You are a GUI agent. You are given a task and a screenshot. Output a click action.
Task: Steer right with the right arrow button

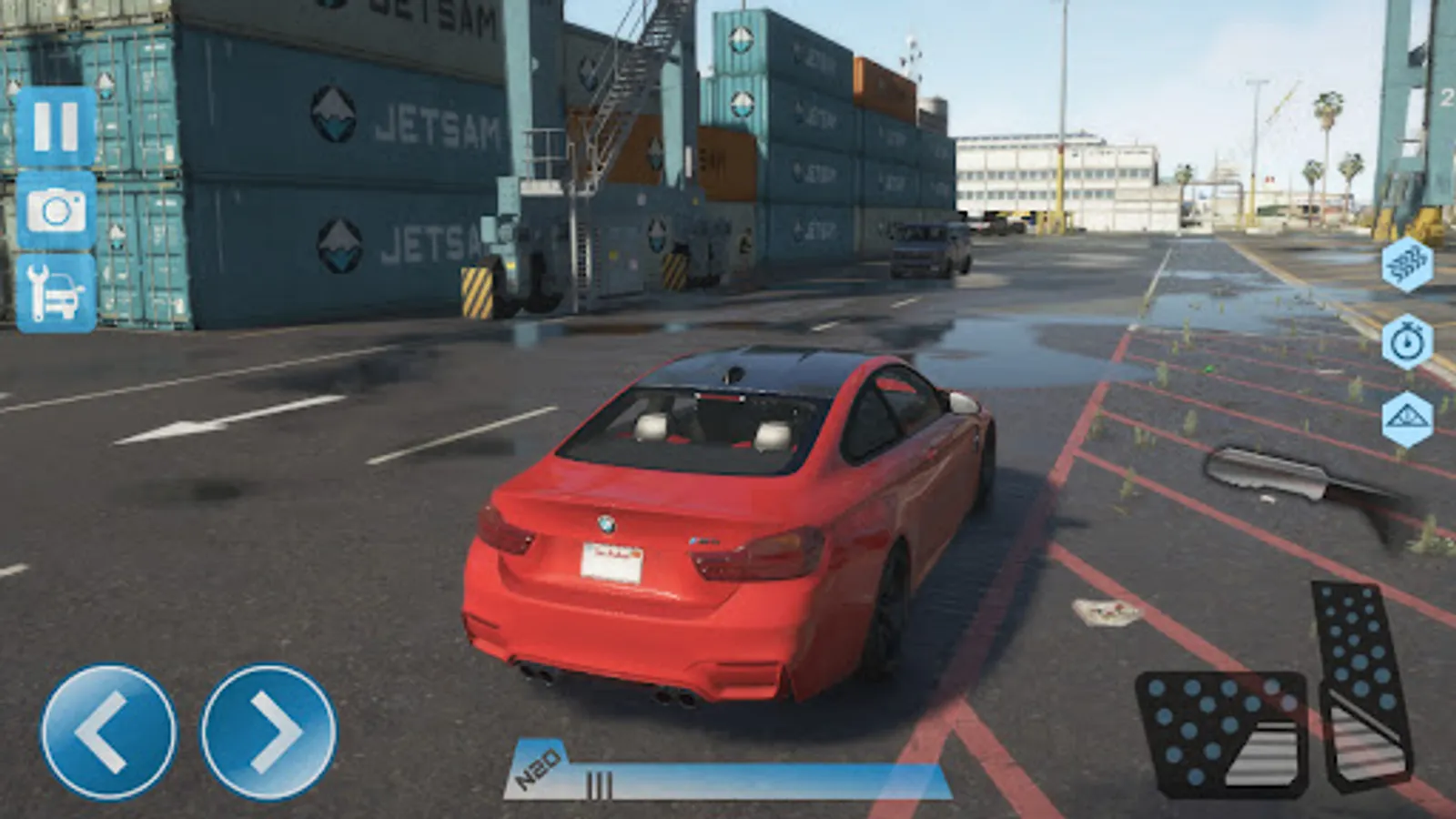pyautogui.click(x=268, y=731)
